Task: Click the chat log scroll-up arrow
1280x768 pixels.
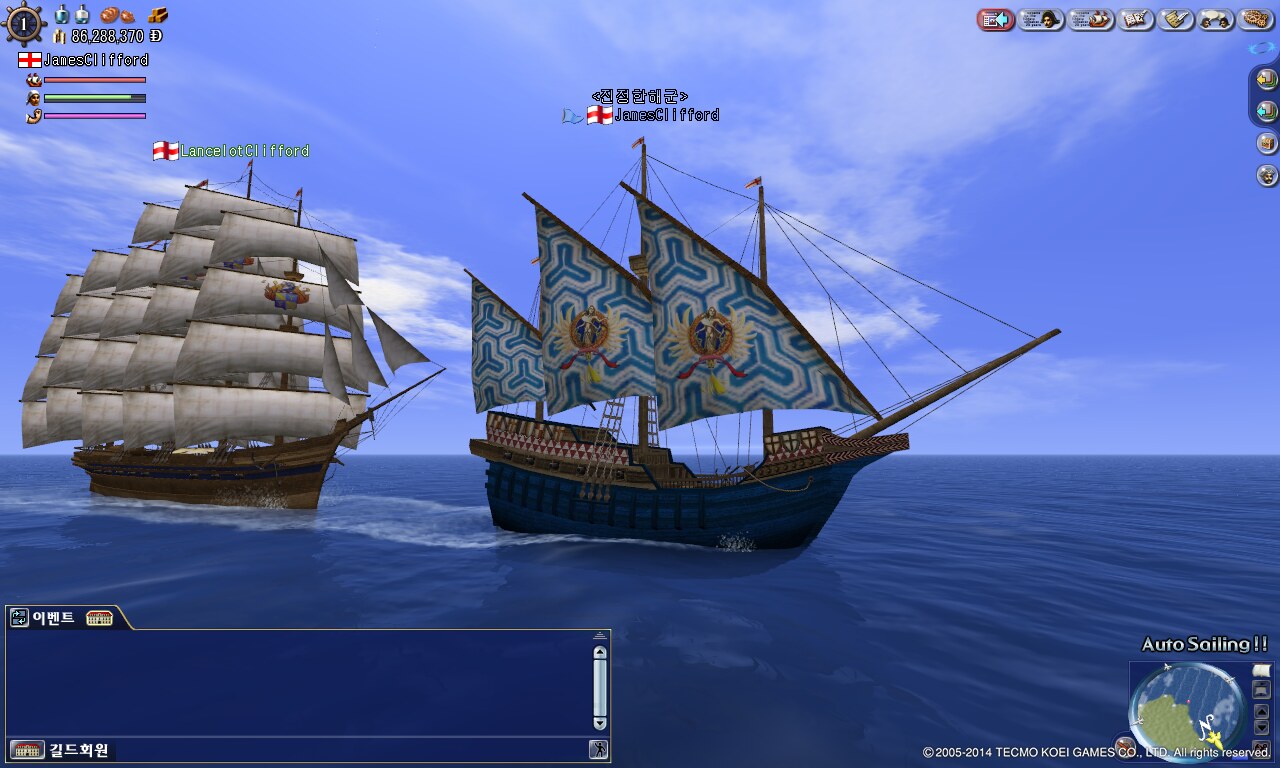Action: [x=600, y=653]
